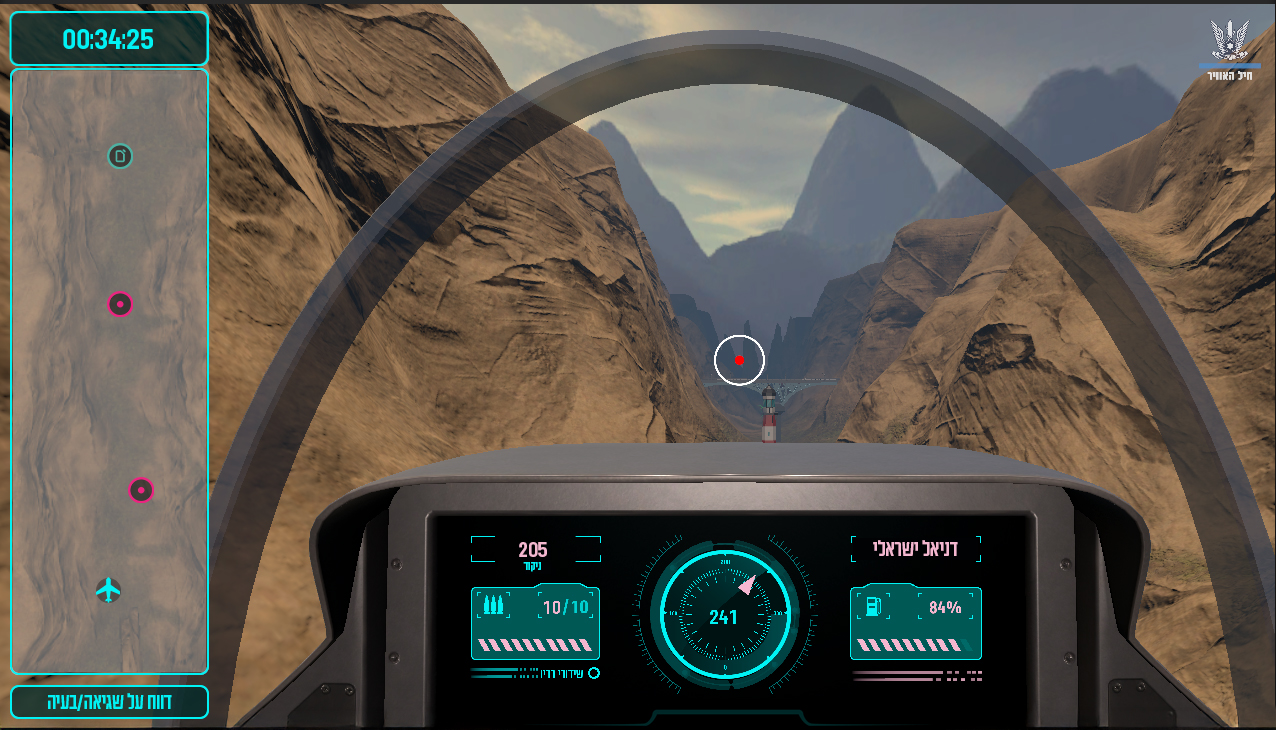
Task: Select the plane icon on the minimap
Action: coord(109,590)
